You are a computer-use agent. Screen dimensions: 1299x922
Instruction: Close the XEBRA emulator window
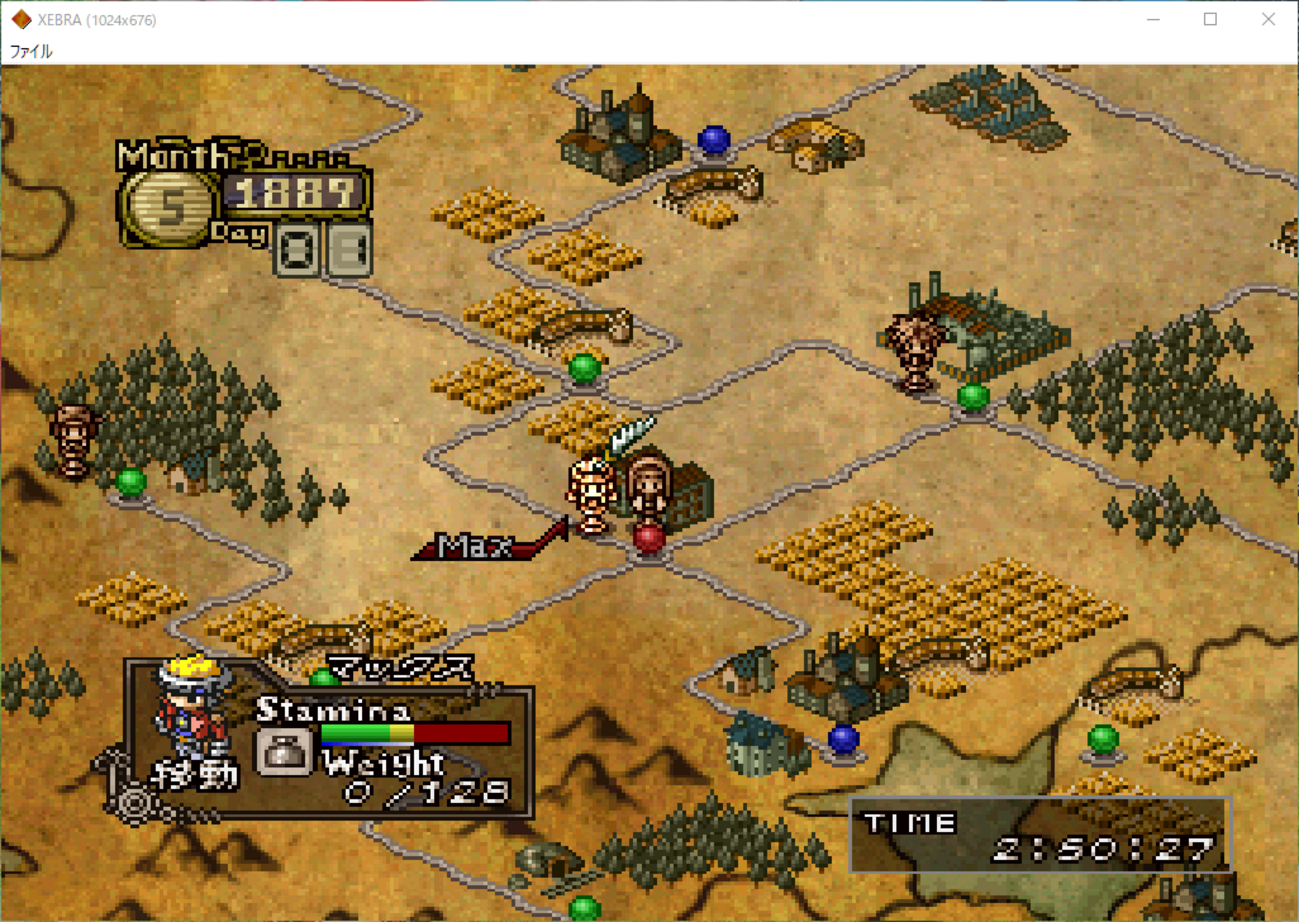point(1268,20)
